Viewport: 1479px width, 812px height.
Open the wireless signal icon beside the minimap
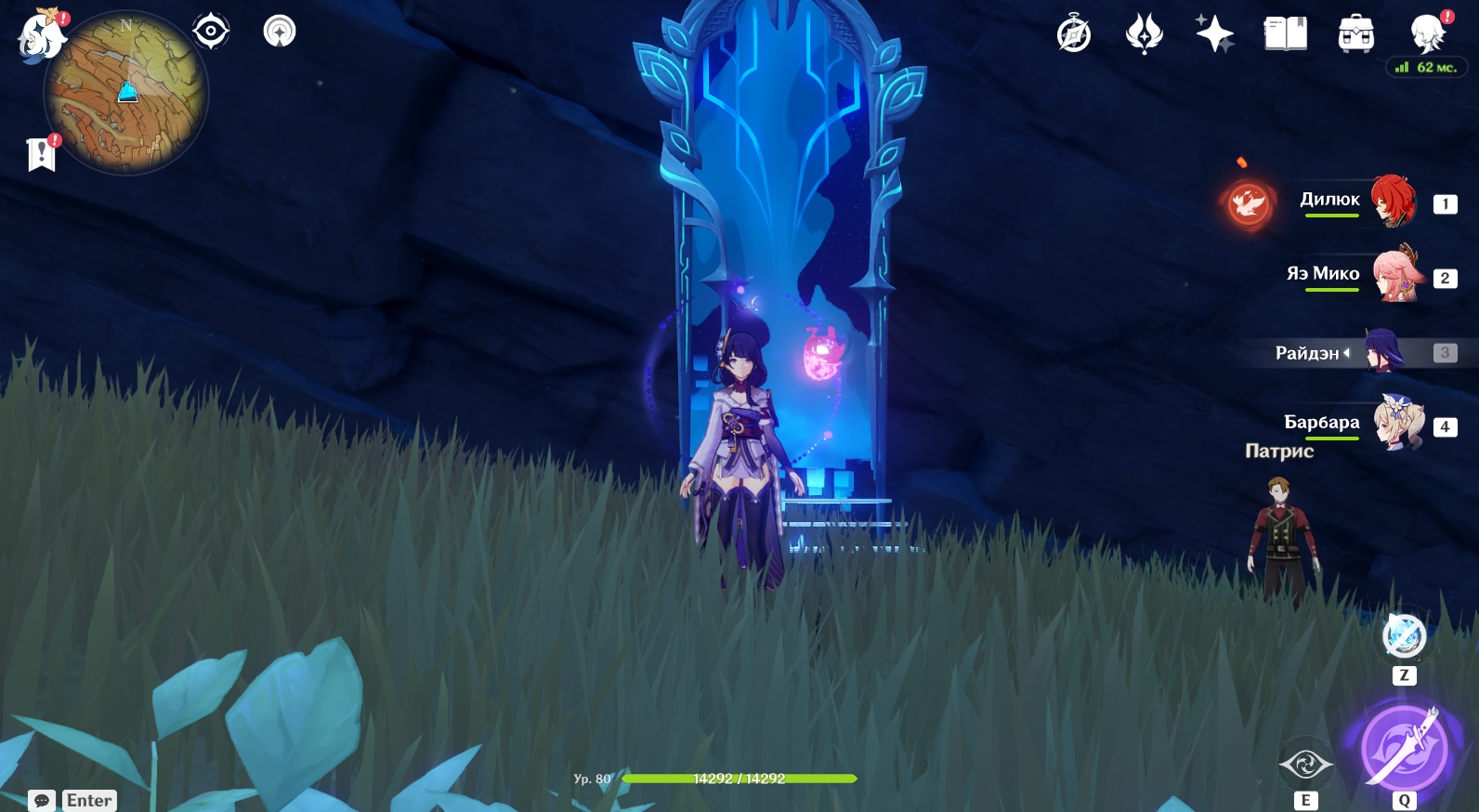[280, 32]
